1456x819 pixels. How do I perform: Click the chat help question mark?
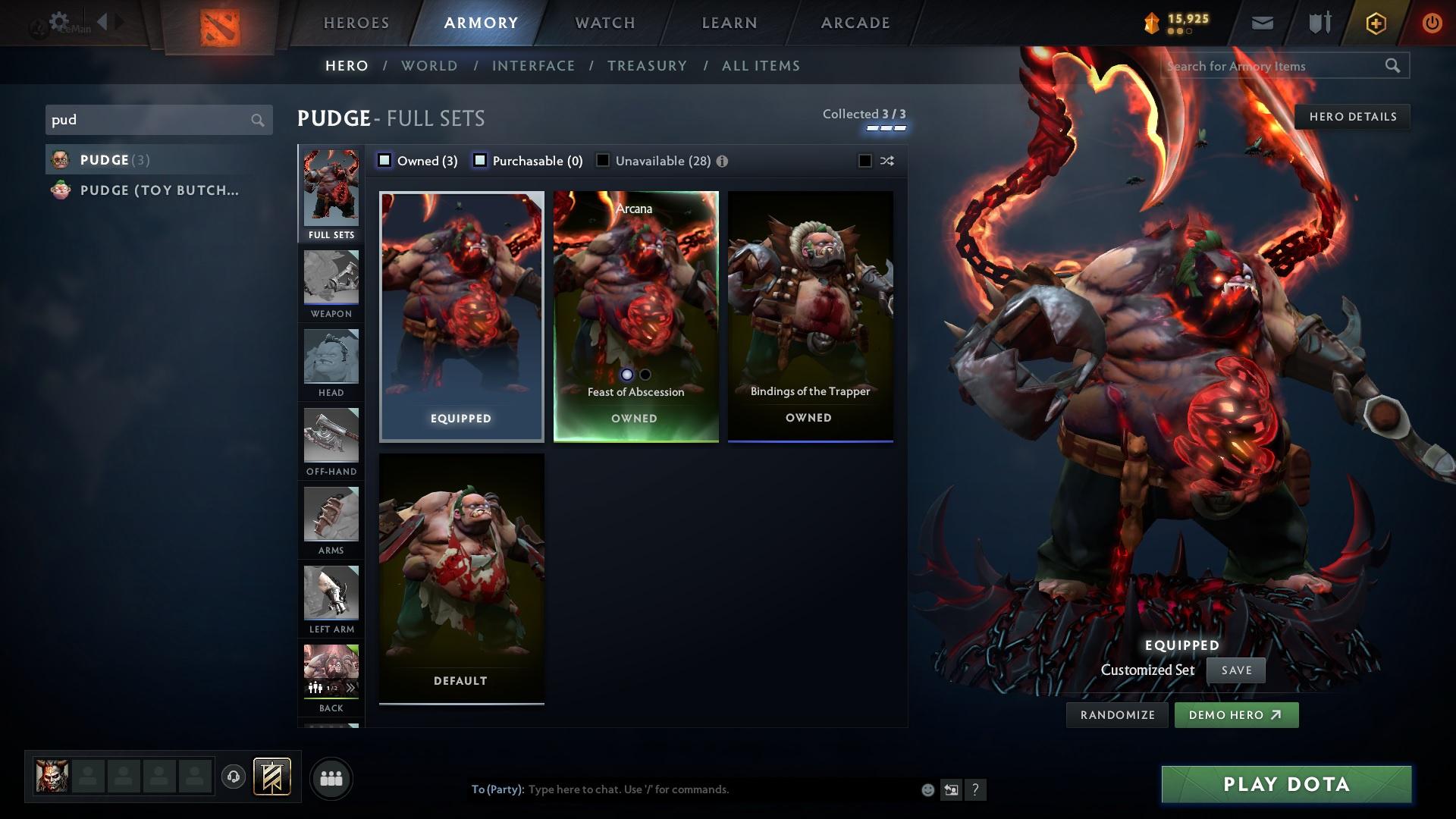pos(975,790)
